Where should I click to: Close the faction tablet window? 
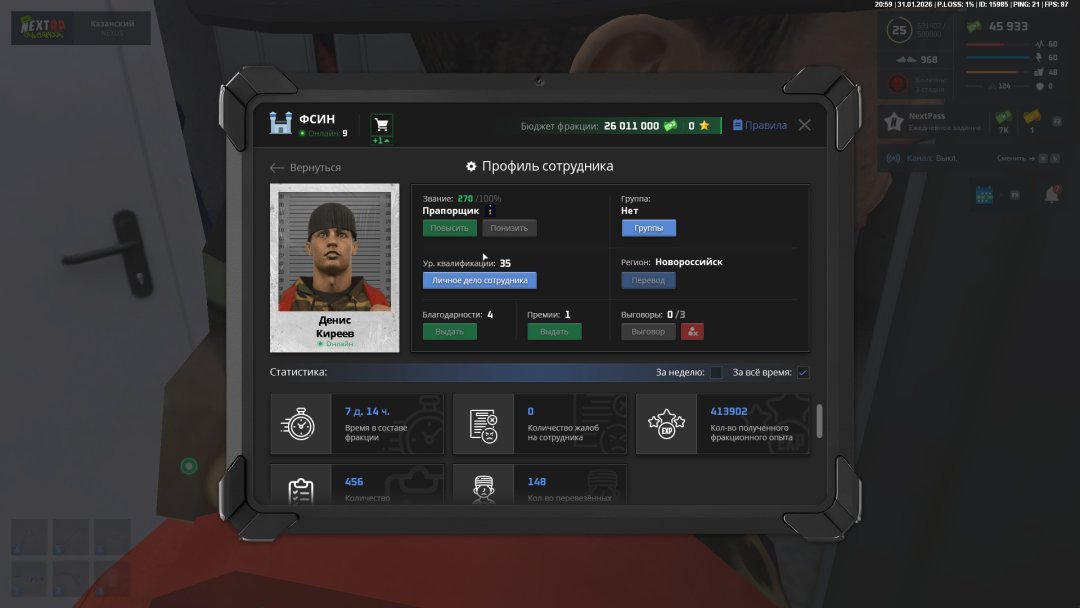pos(804,125)
